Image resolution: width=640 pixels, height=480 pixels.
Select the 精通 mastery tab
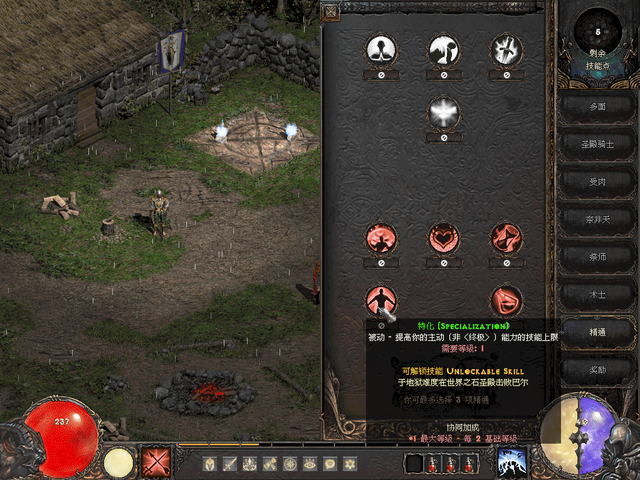(598, 331)
